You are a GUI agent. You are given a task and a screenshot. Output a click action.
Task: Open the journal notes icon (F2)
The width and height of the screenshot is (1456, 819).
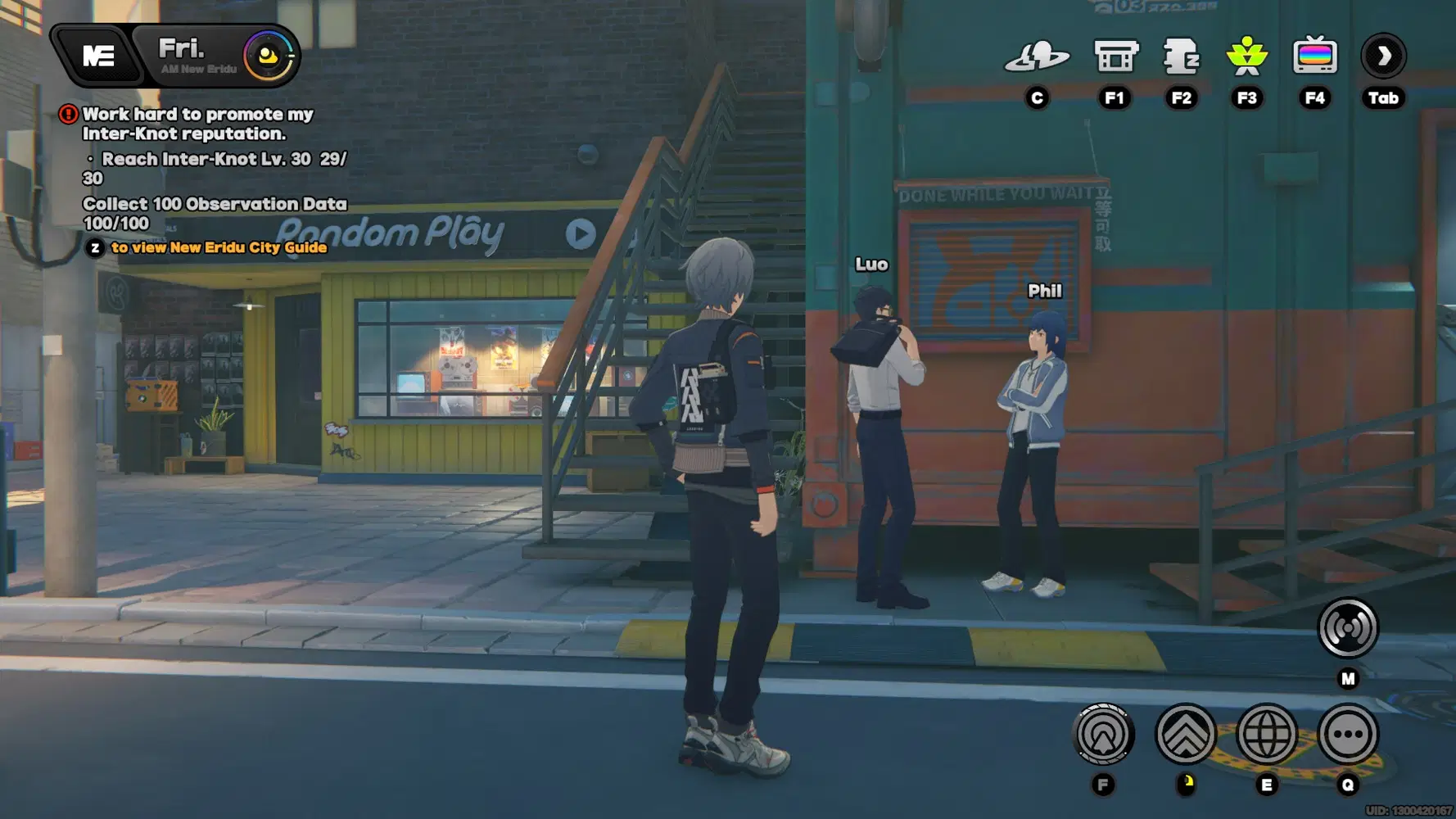1182,56
